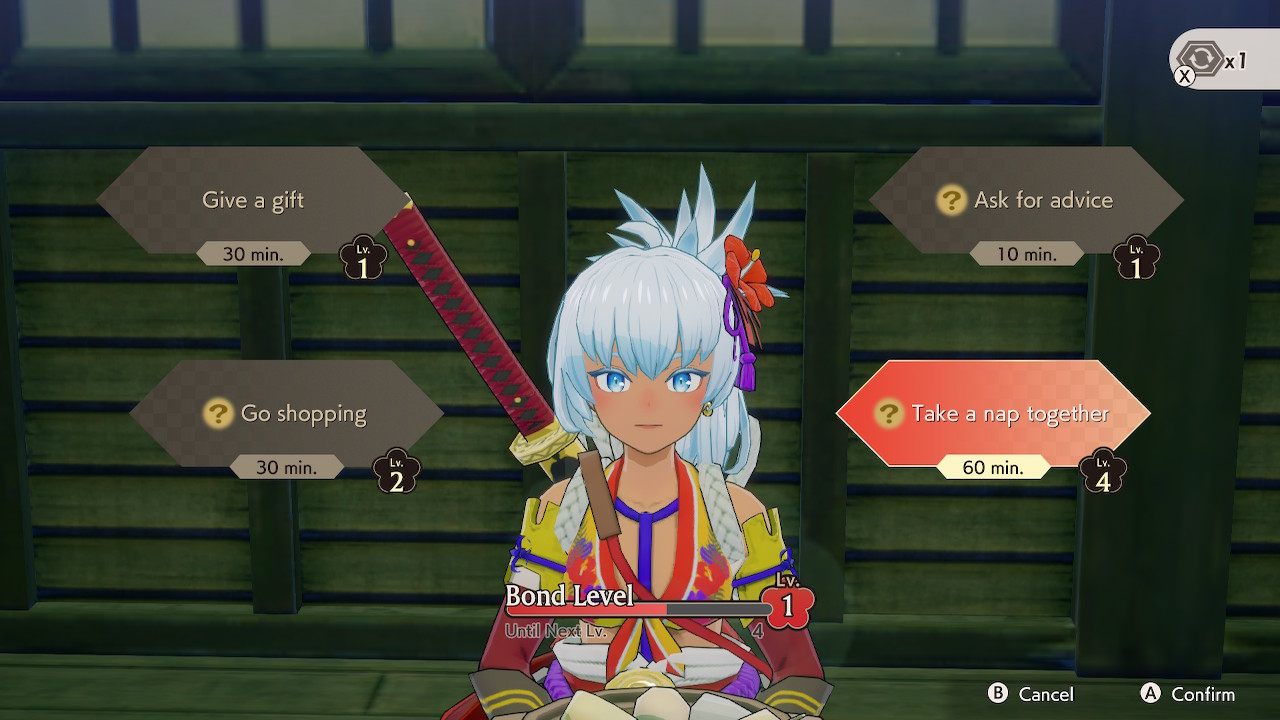Click the 10 min. label under Ask for advice
The width and height of the screenshot is (1280, 720).
point(1025,254)
